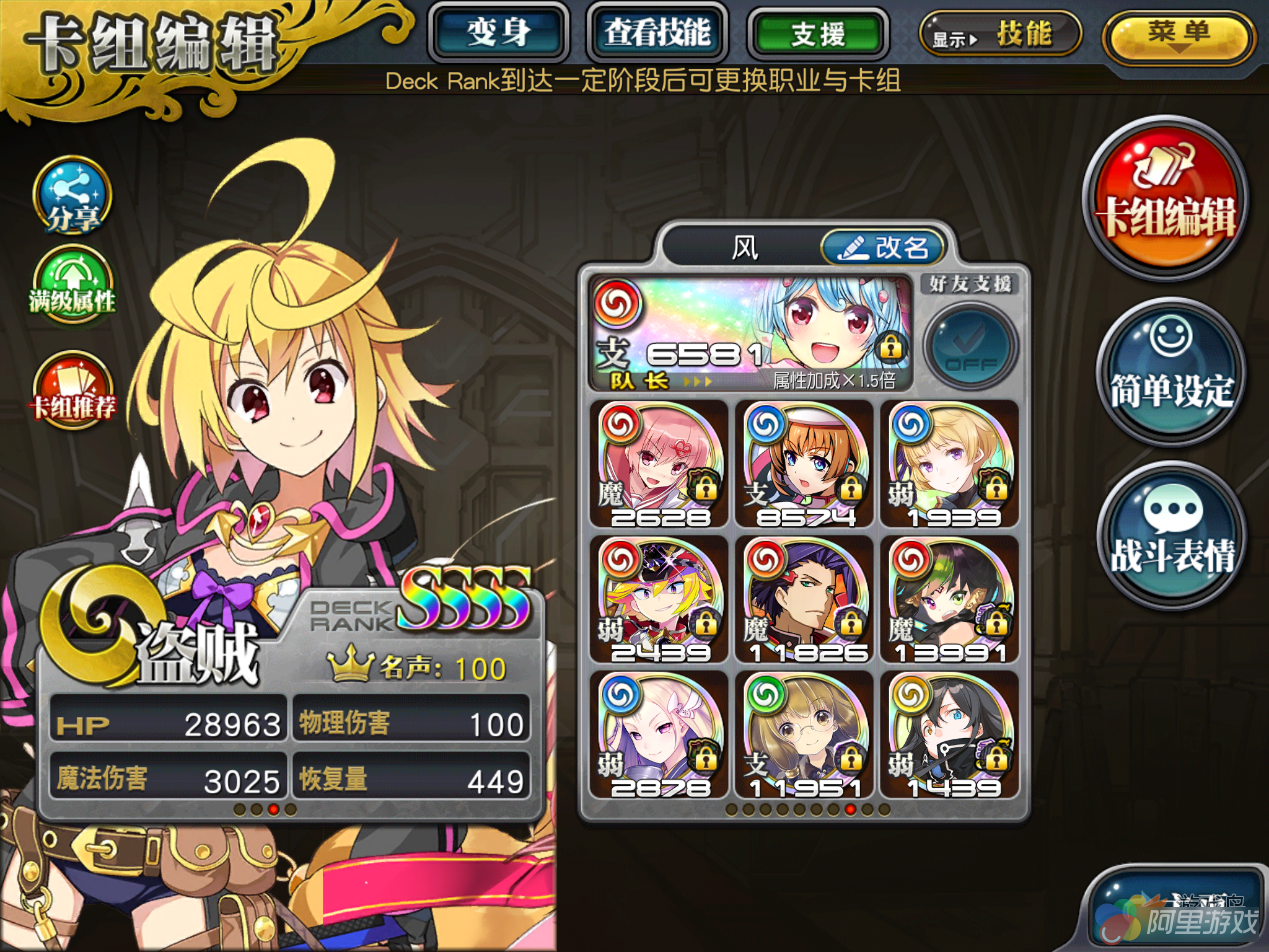This screenshot has width=1269, height=952.
Task: Click the 查看技能 view skills button
Action: click(x=656, y=33)
